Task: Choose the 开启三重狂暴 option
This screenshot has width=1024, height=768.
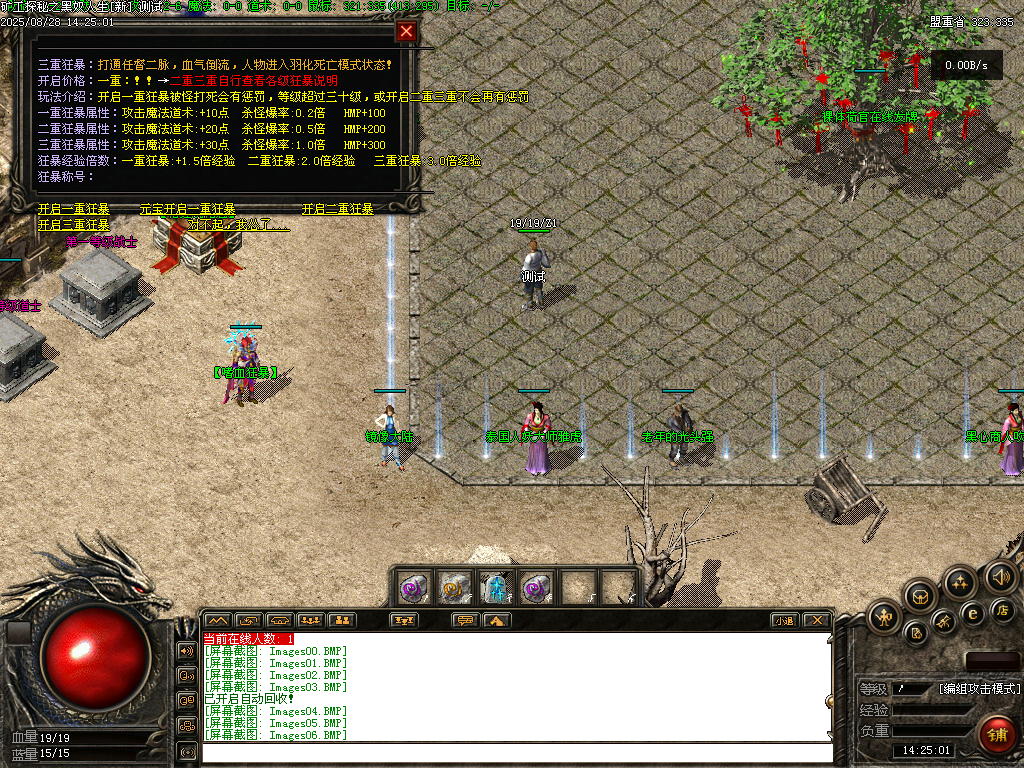Action: coord(74,225)
